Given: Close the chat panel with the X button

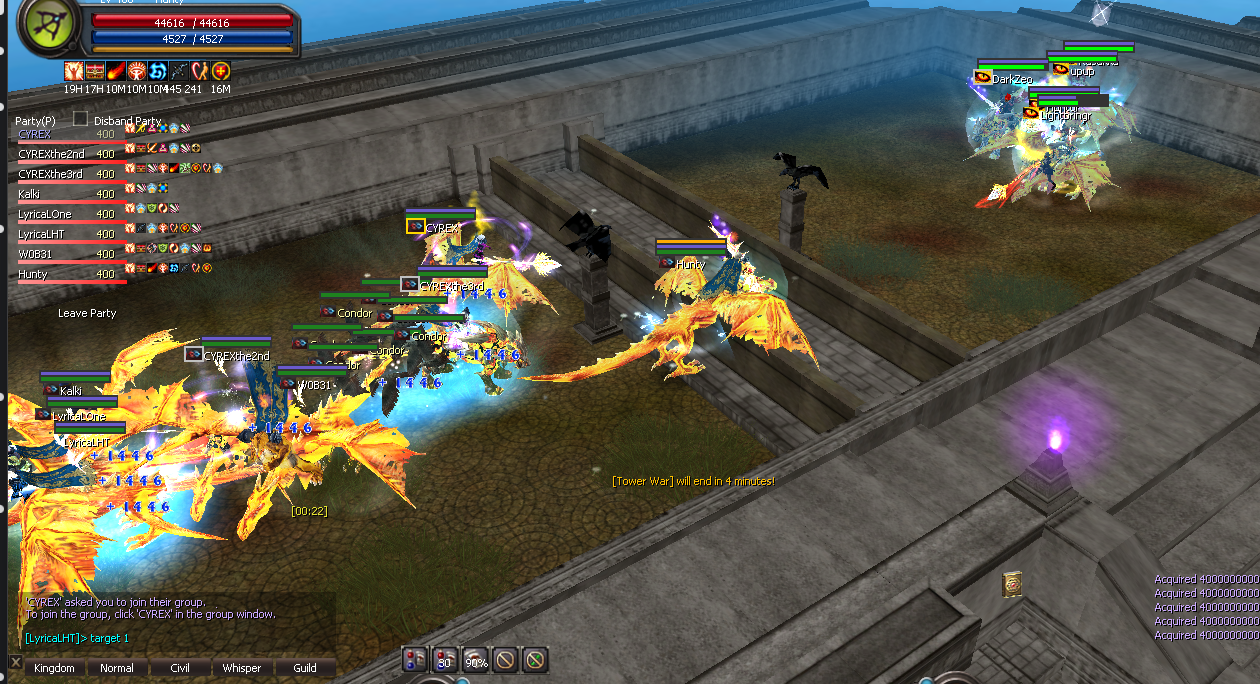Looking at the screenshot, I should (x=15, y=662).
